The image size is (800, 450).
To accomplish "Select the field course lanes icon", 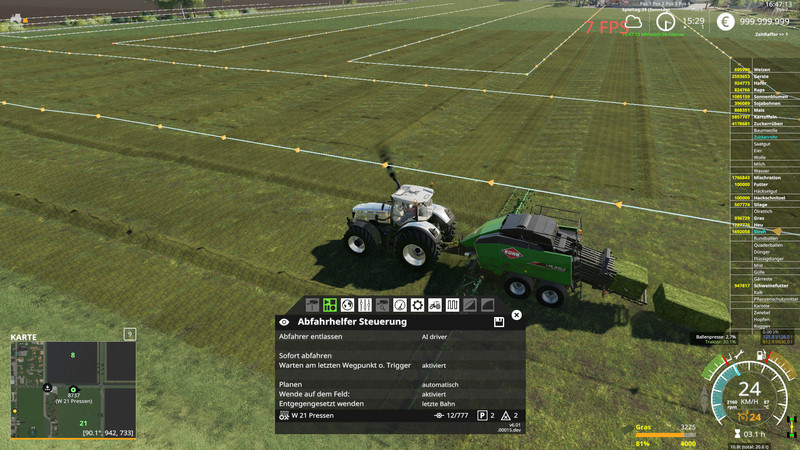I will [x=452, y=304].
